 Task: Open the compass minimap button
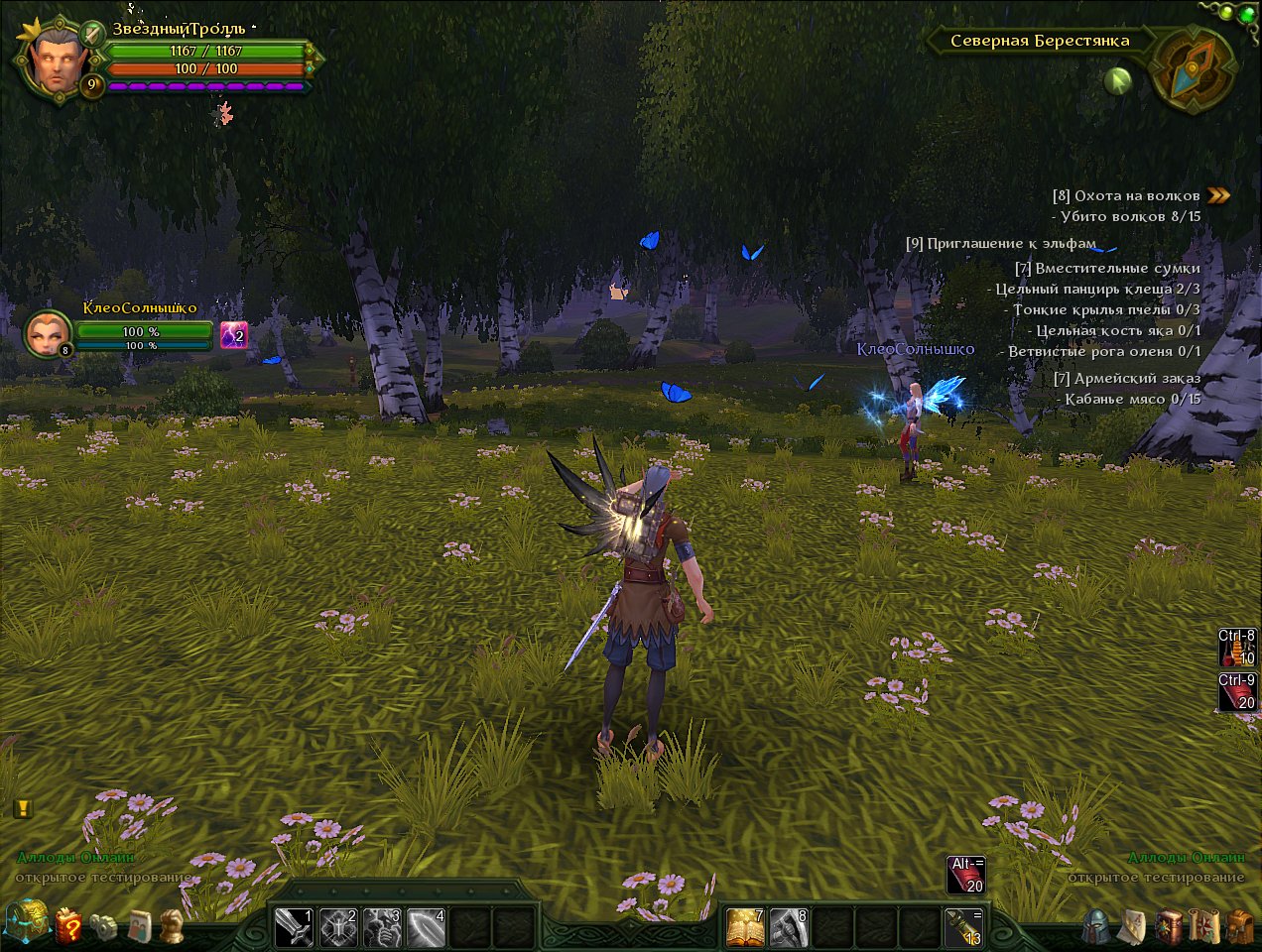coord(1193,67)
